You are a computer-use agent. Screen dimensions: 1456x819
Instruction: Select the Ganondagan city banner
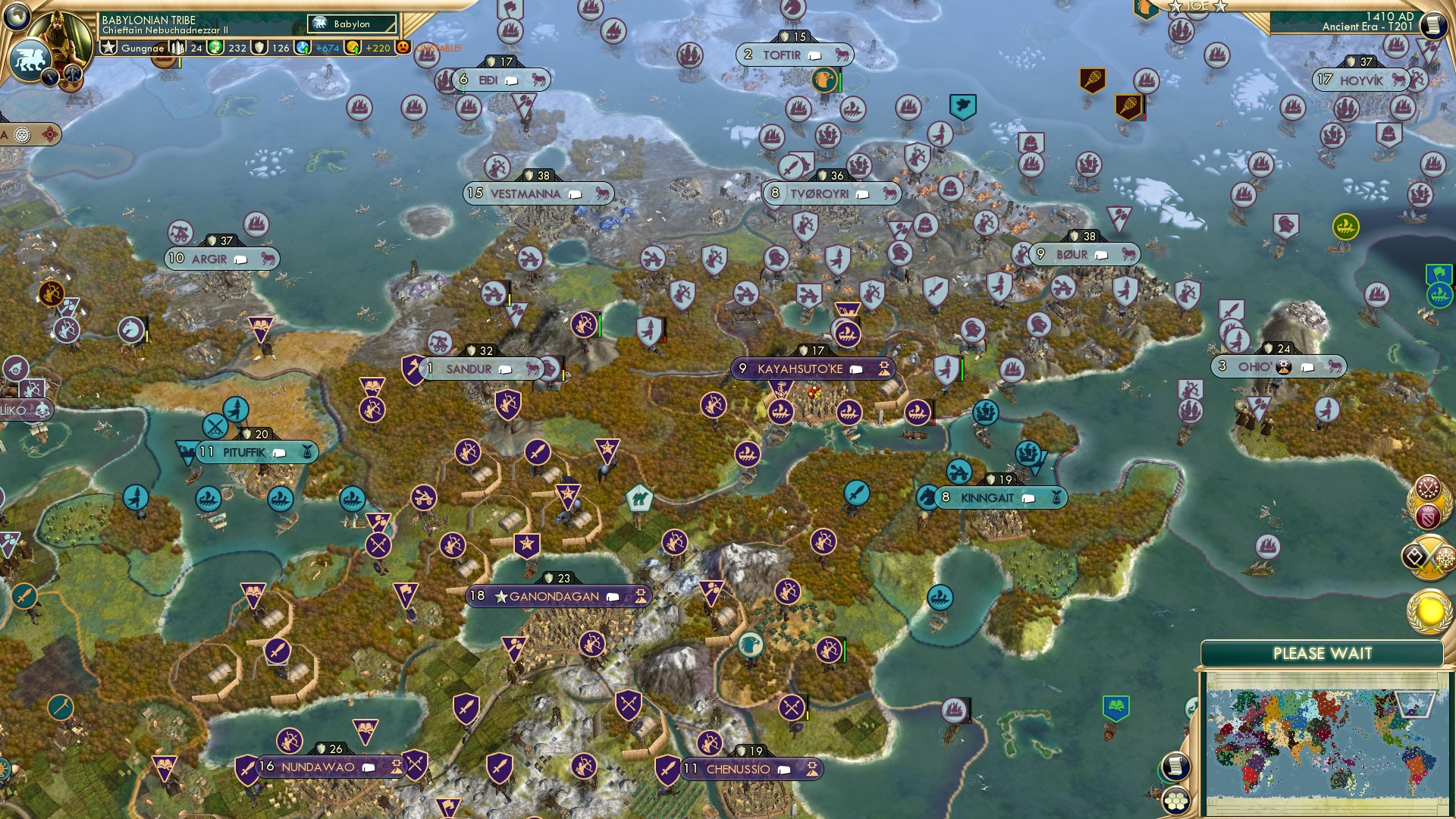point(558,596)
